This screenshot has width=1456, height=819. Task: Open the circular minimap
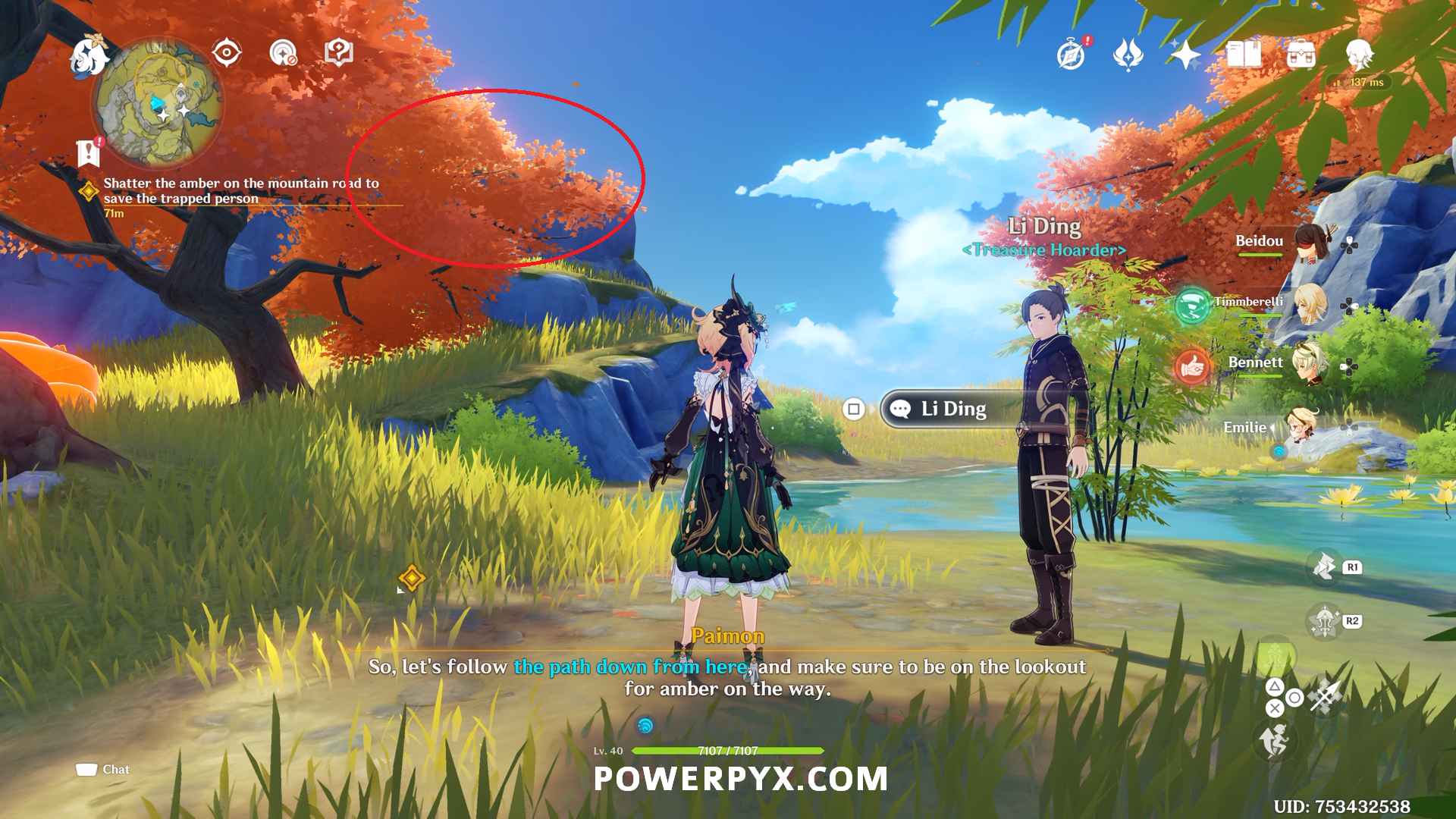[158, 103]
